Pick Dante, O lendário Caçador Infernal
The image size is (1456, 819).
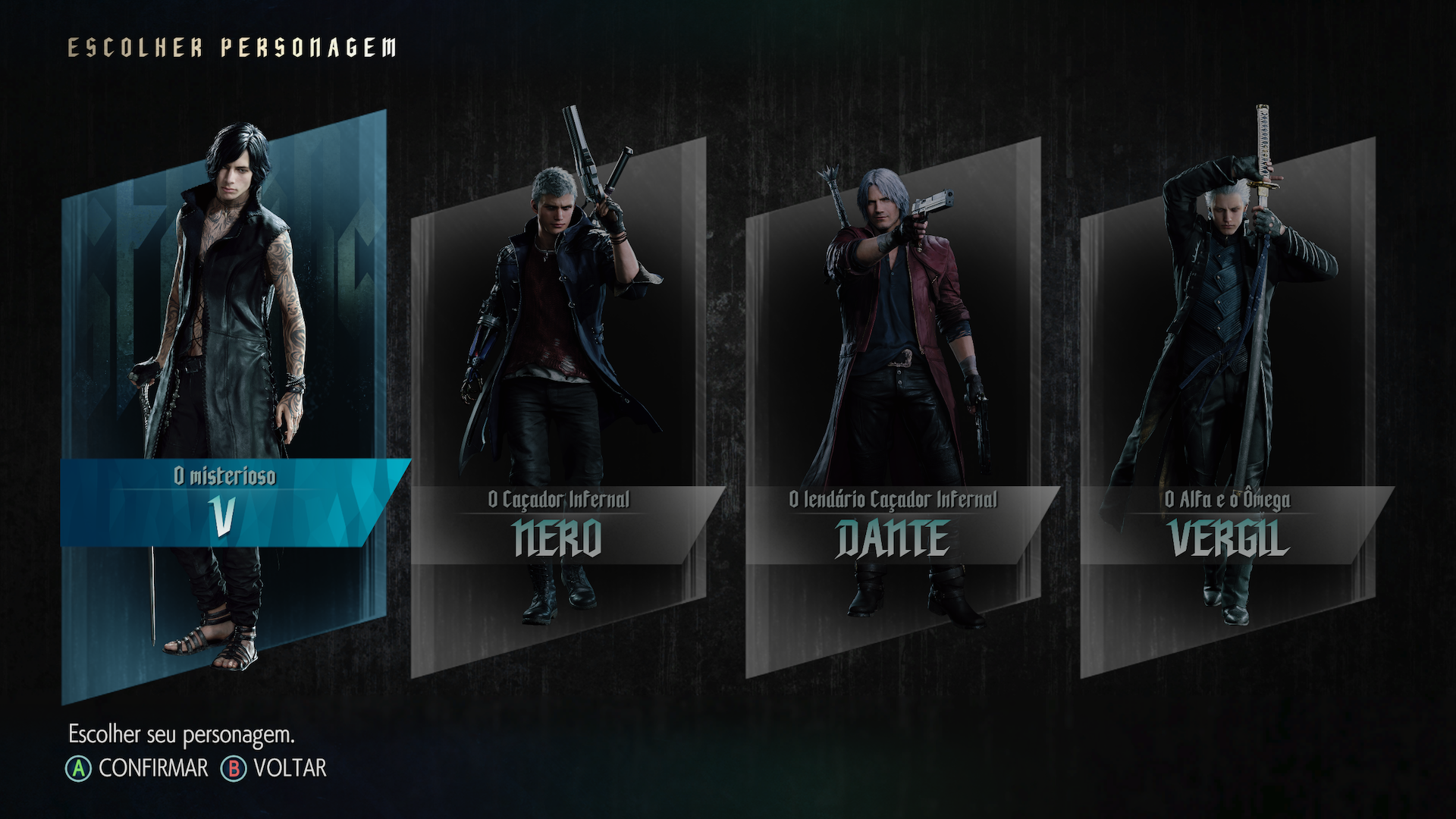pyautogui.click(x=893, y=409)
